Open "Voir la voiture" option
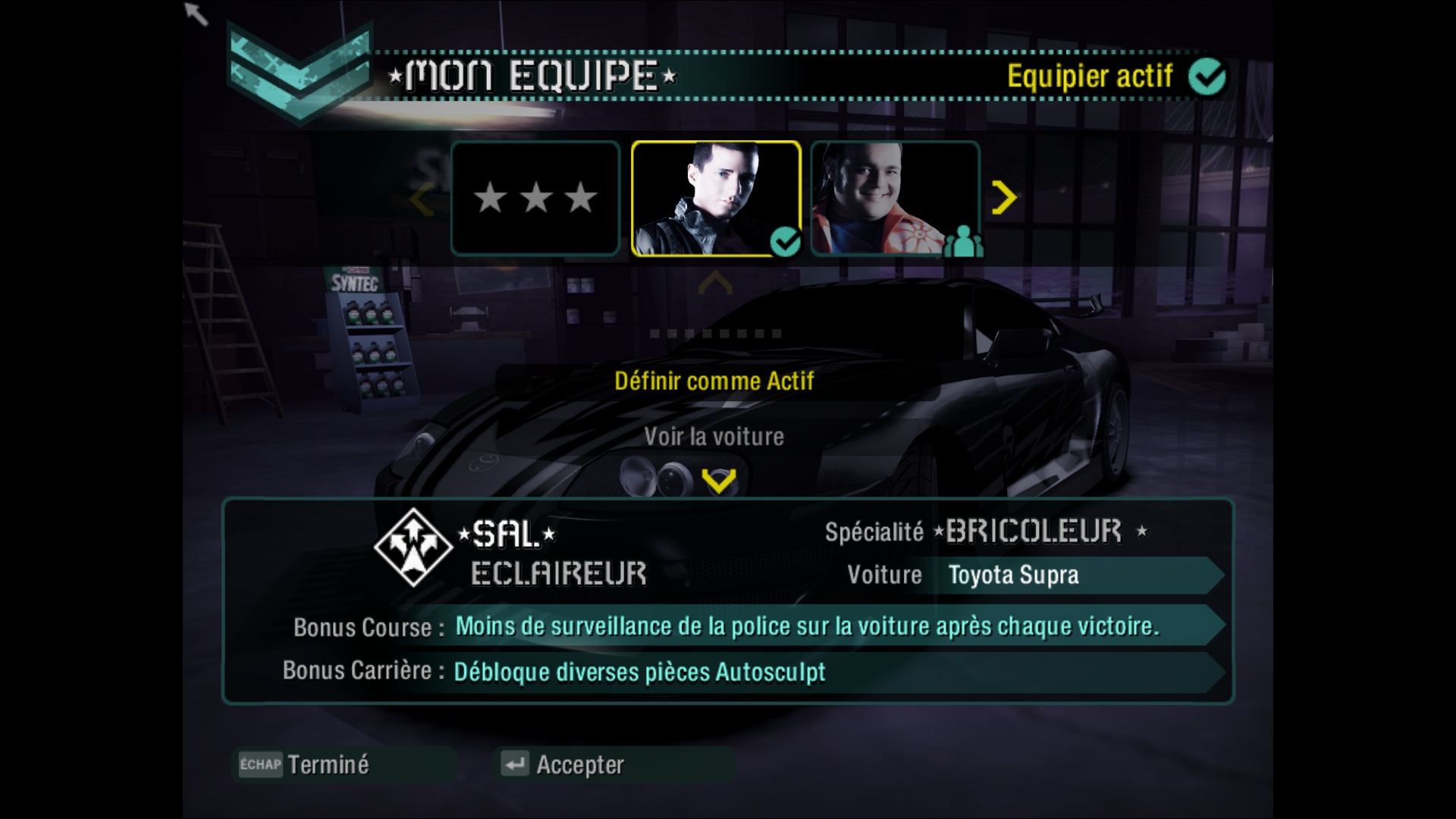The width and height of the screenshot is (1456, 819). [714, 437]
